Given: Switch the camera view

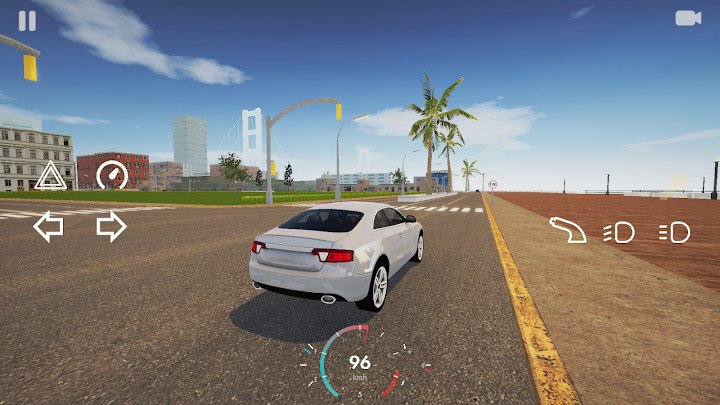Looking at the screenshot, I should pos(687,18).
